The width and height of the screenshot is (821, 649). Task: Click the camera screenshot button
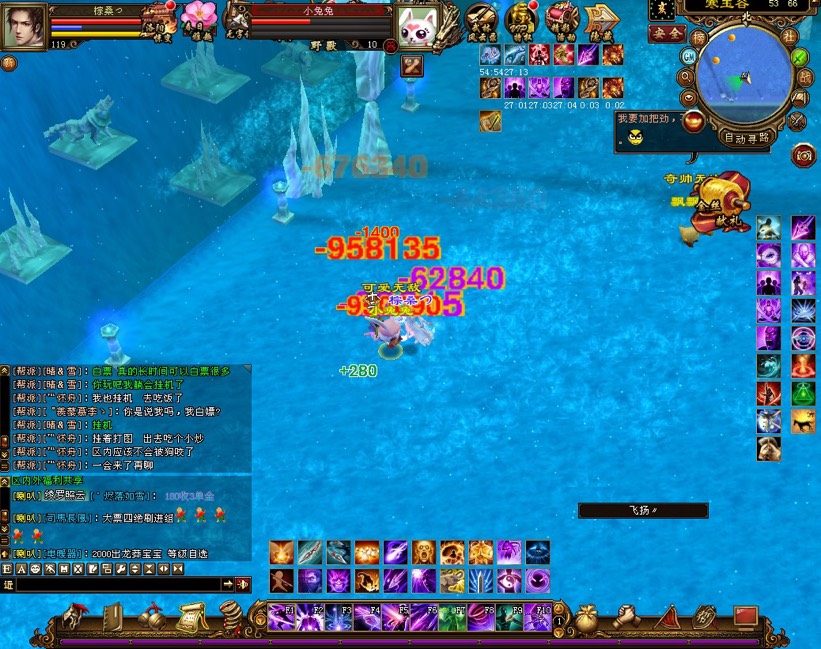tap(802, 156)
